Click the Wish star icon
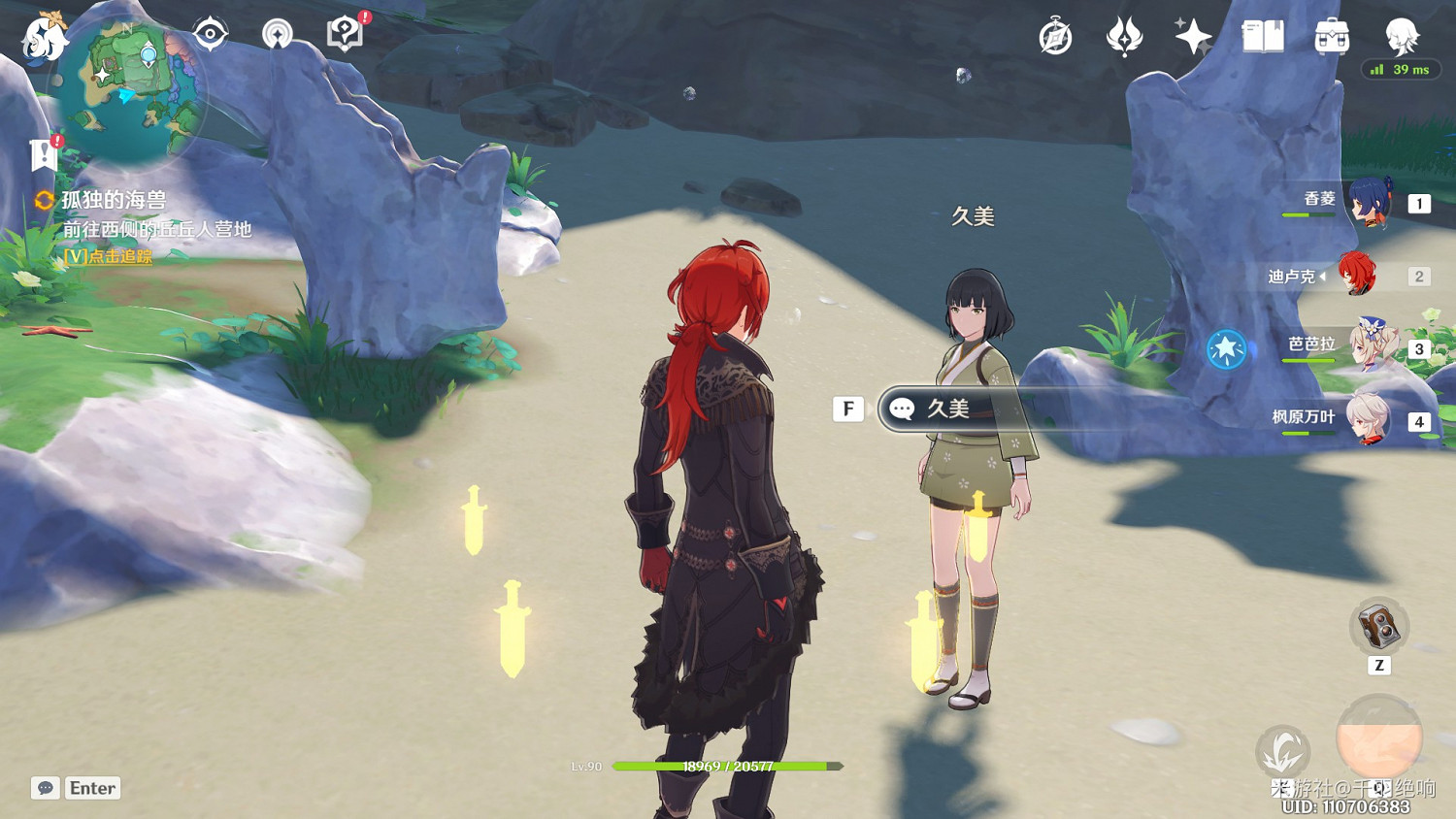The height and width of the screenshot is (819, 1456). click(x=1192, y=35)
